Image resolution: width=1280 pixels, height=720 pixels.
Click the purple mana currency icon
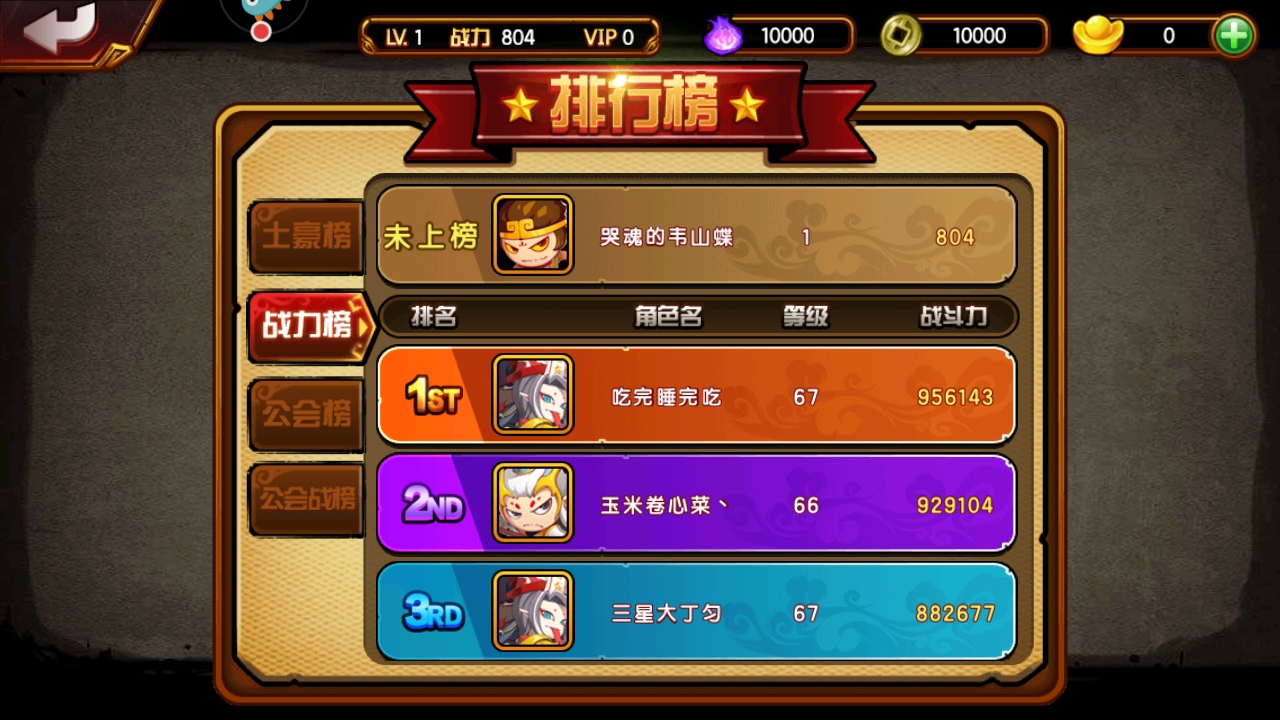pos(724,35)
